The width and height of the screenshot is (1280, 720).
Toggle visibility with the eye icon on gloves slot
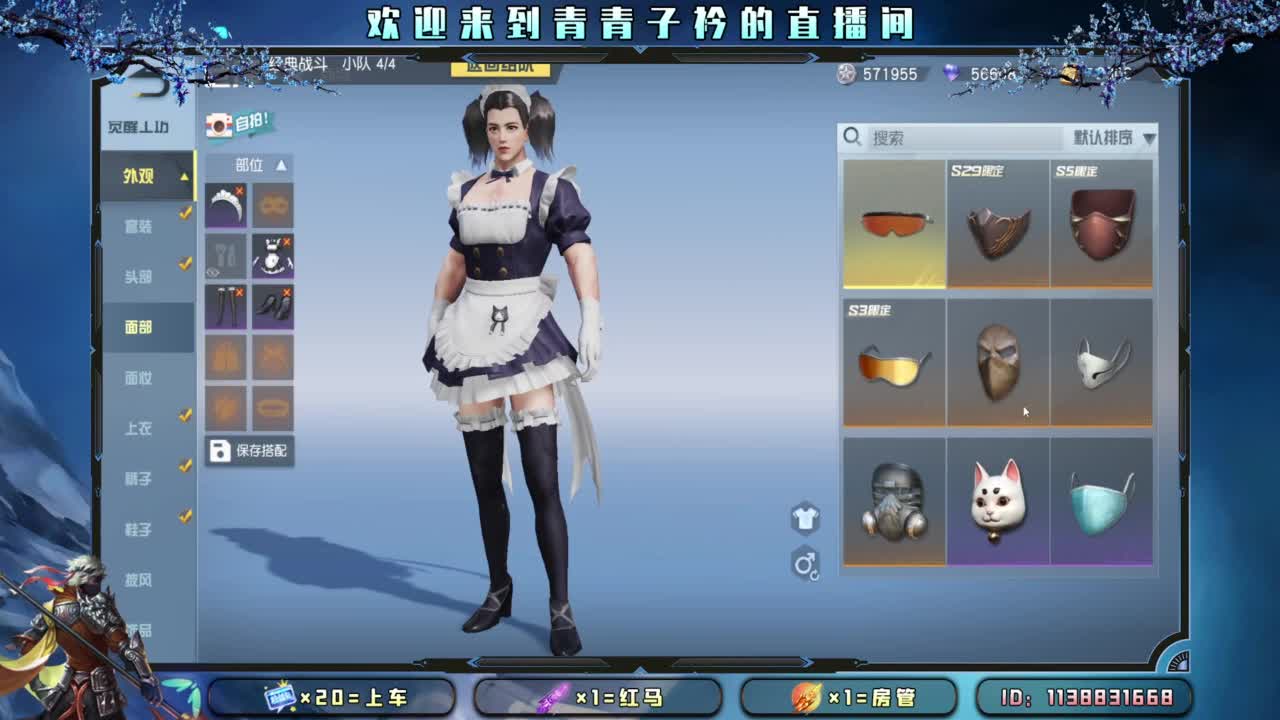pos(212,272)
